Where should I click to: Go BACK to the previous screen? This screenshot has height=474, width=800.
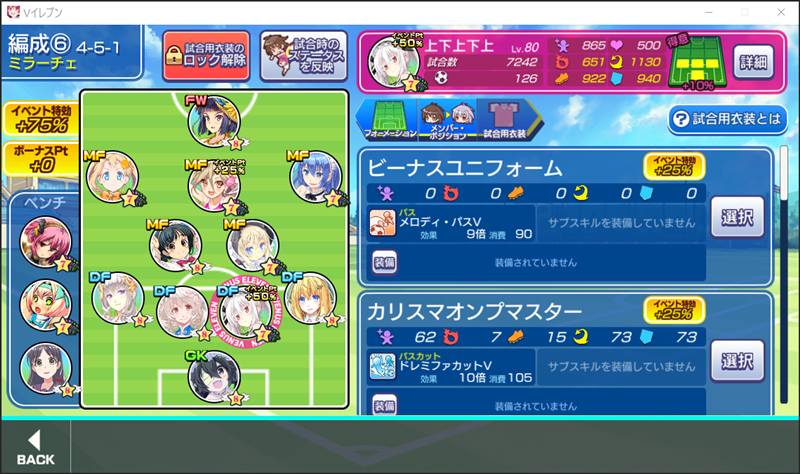36,447
